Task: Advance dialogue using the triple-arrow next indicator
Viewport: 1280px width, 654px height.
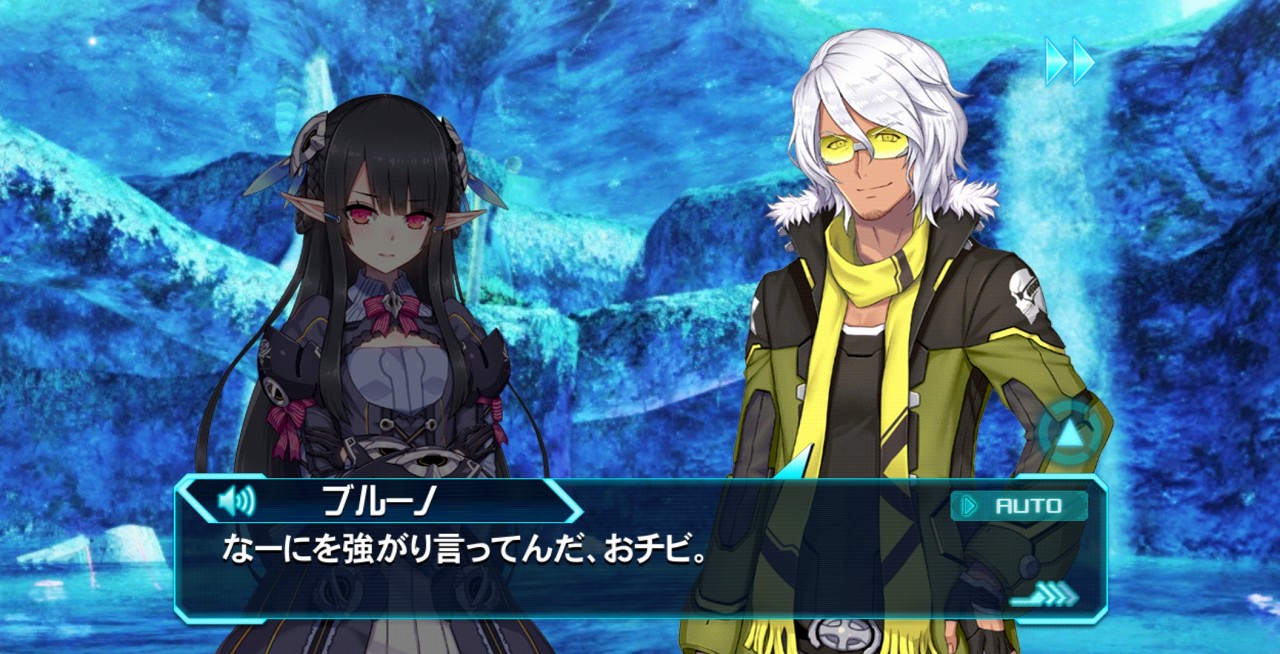Action: point(1045,596)
